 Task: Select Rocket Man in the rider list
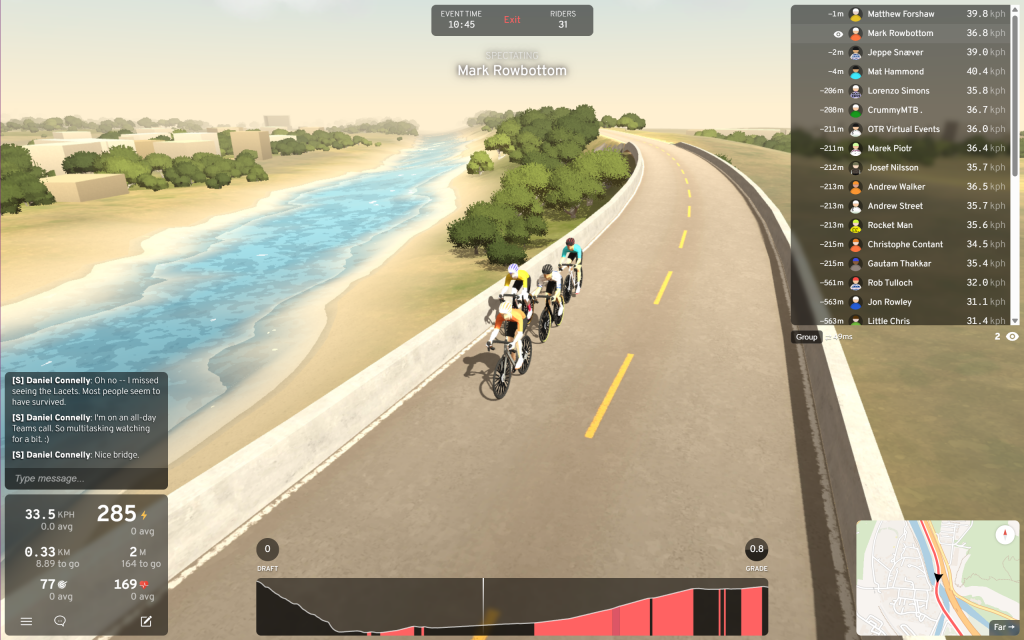[x=900, y=225]
